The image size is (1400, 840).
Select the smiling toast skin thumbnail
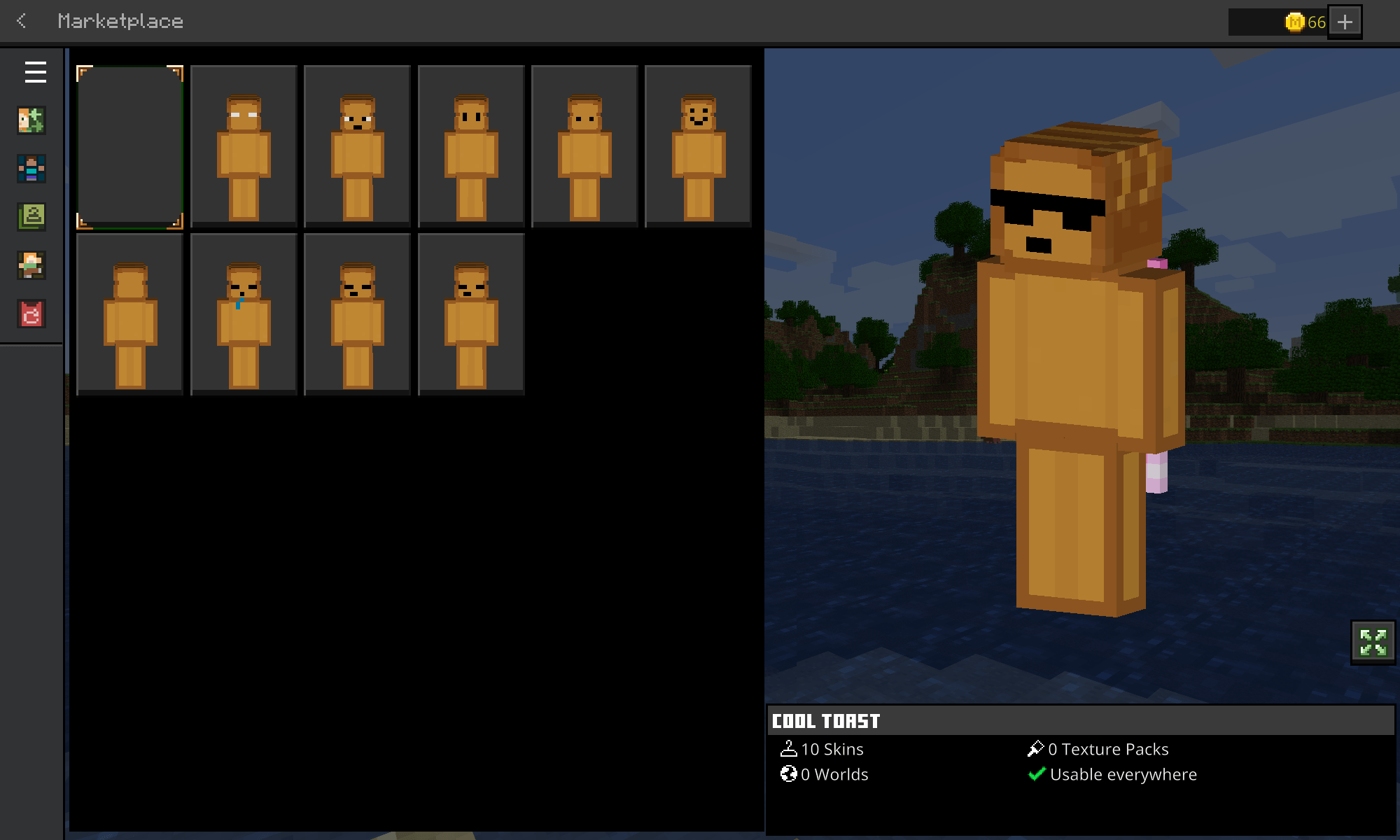tap(698, 146)
